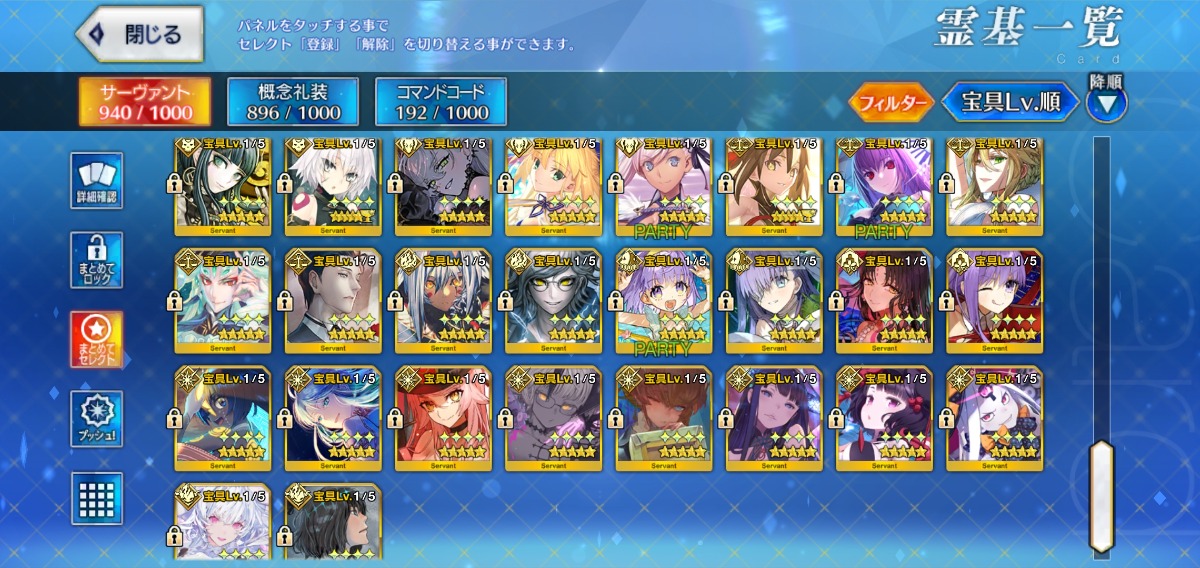Open 詳細確認 detail view

(98, 181)
